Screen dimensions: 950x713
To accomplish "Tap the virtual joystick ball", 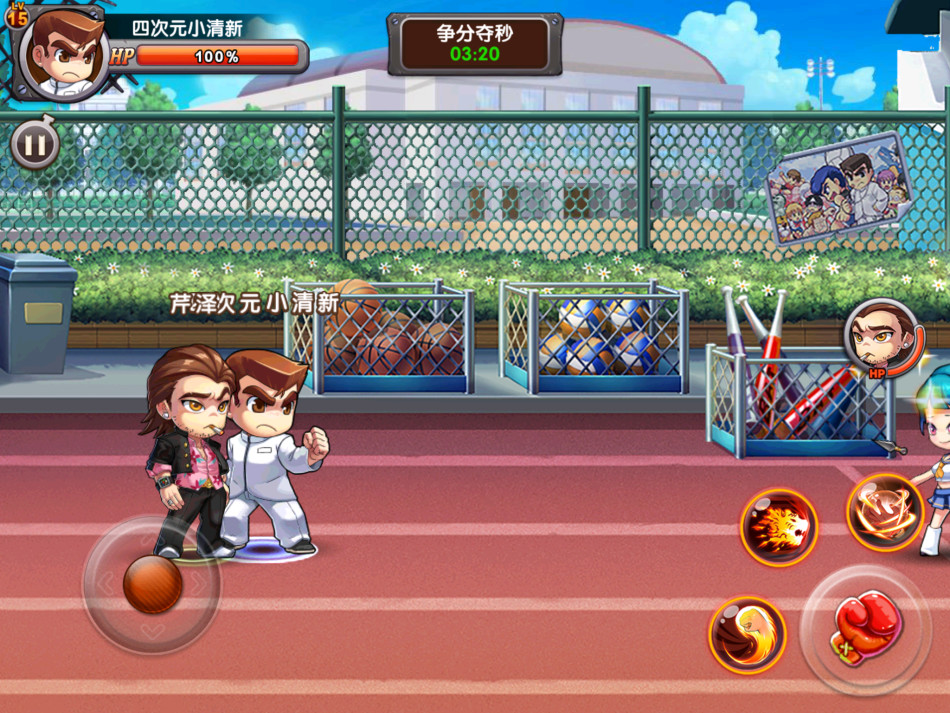I will coord(152,584).
